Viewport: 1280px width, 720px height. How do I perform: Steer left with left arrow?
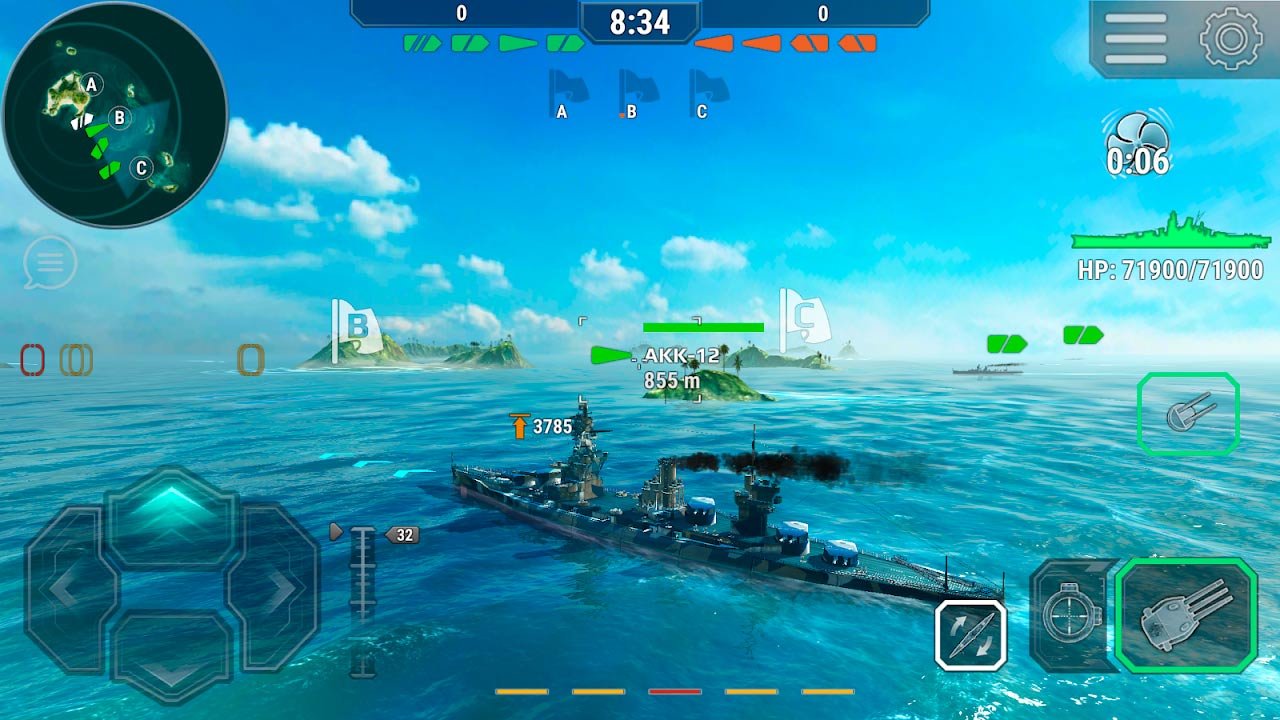pyautogui.click(x=65, y=588)
